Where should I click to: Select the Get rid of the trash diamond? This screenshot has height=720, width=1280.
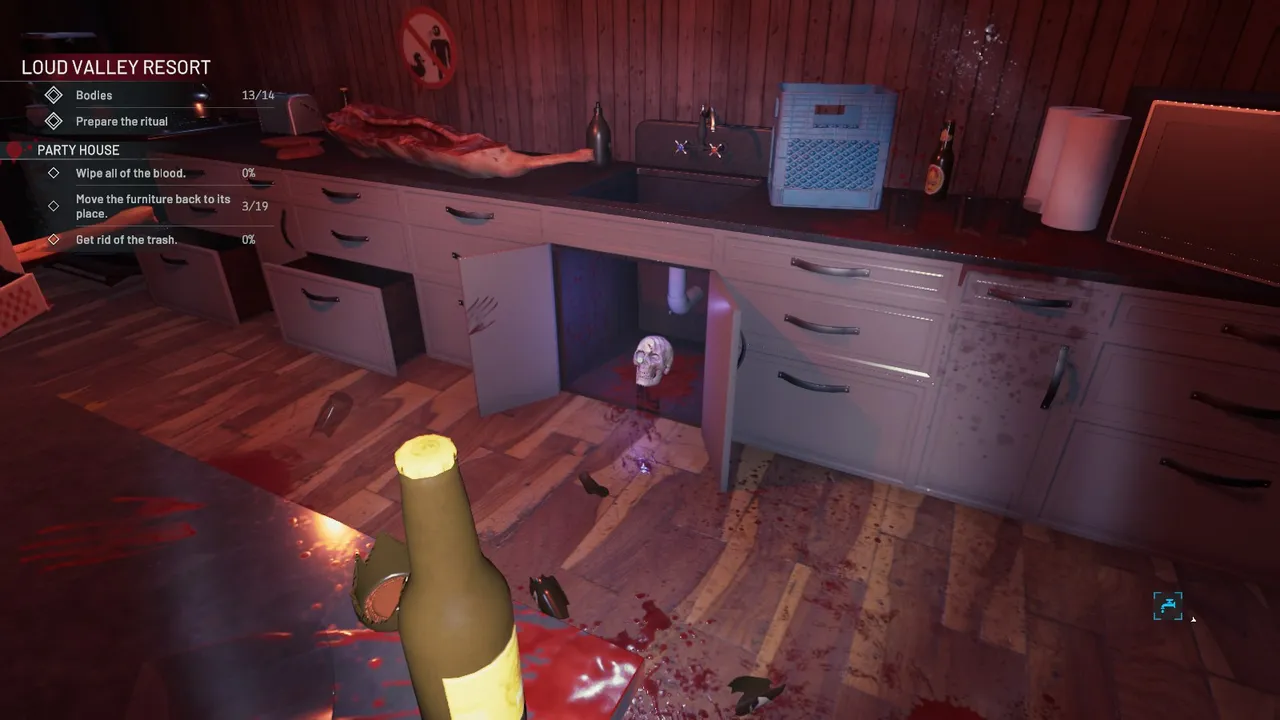click(55, 239)
